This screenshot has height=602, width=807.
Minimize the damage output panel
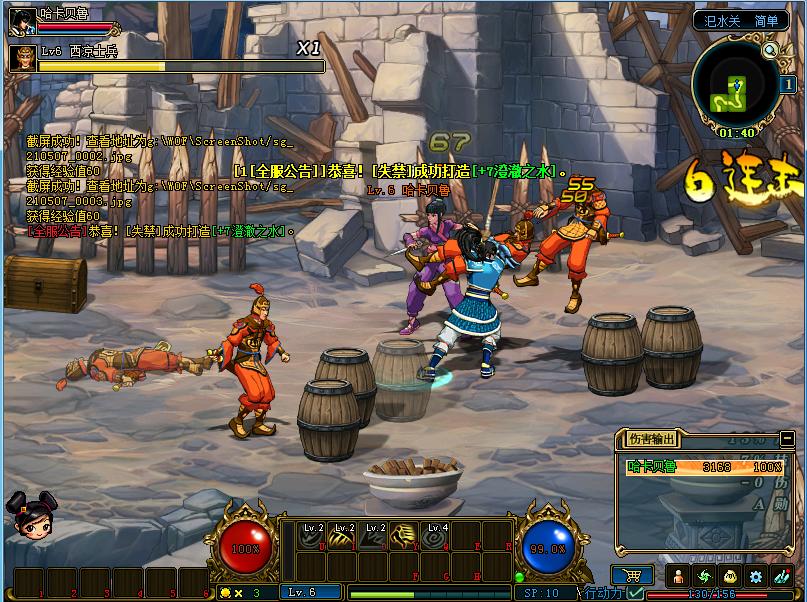click(x=787, y=437)
